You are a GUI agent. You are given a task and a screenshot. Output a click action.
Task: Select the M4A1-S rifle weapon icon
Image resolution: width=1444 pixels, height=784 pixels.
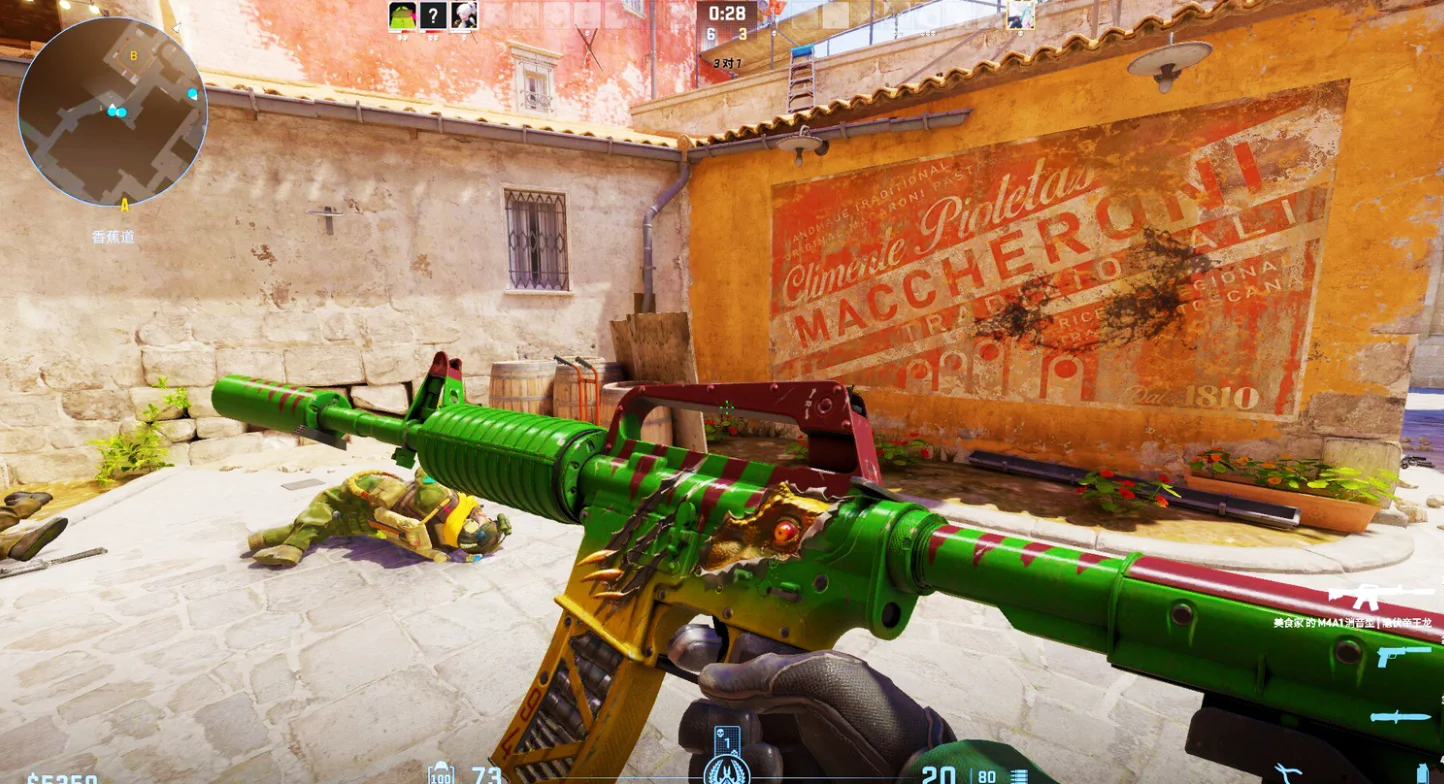[x=1380, y=597]
